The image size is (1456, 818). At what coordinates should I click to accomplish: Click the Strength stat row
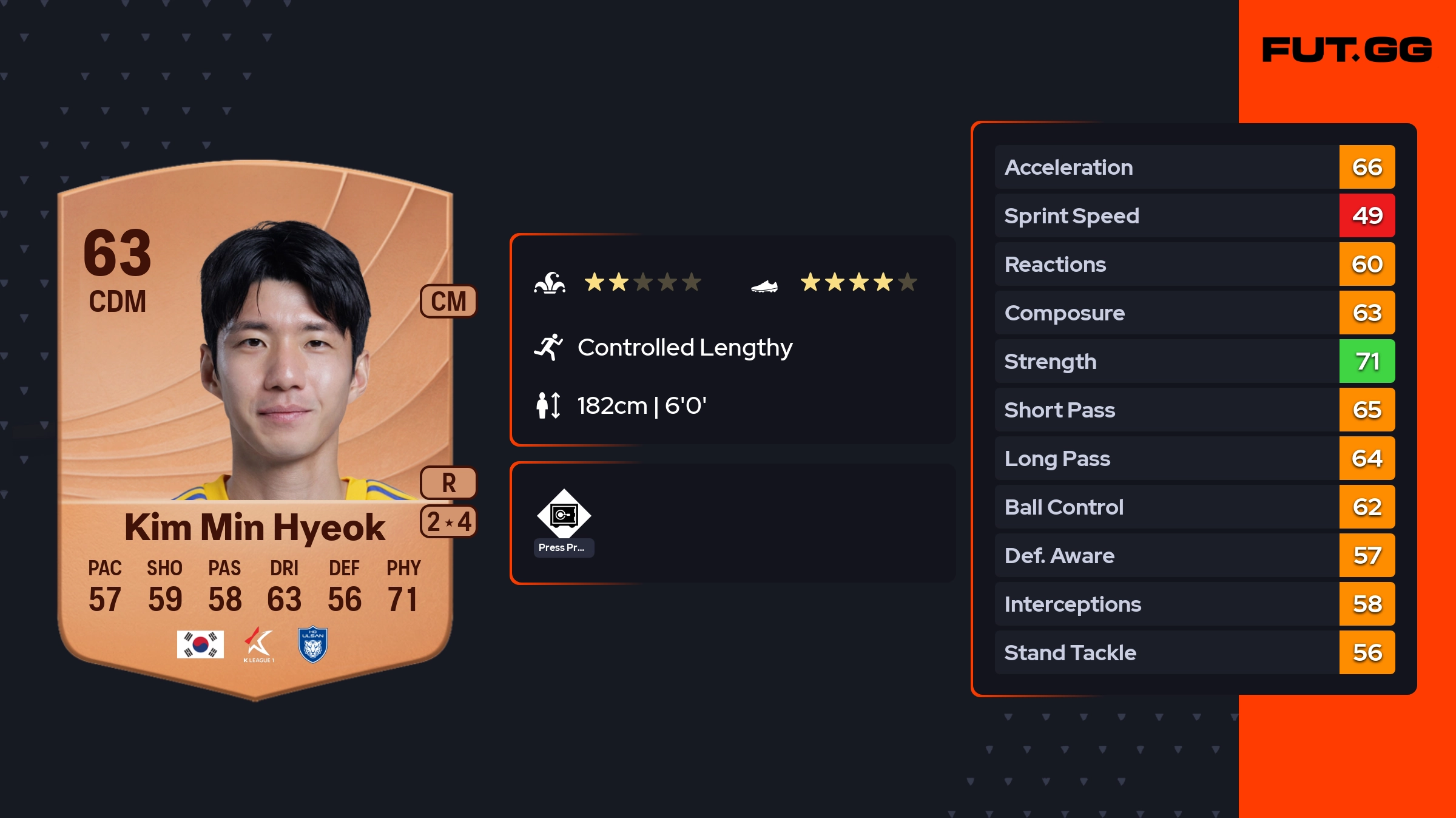[1194, 361]
